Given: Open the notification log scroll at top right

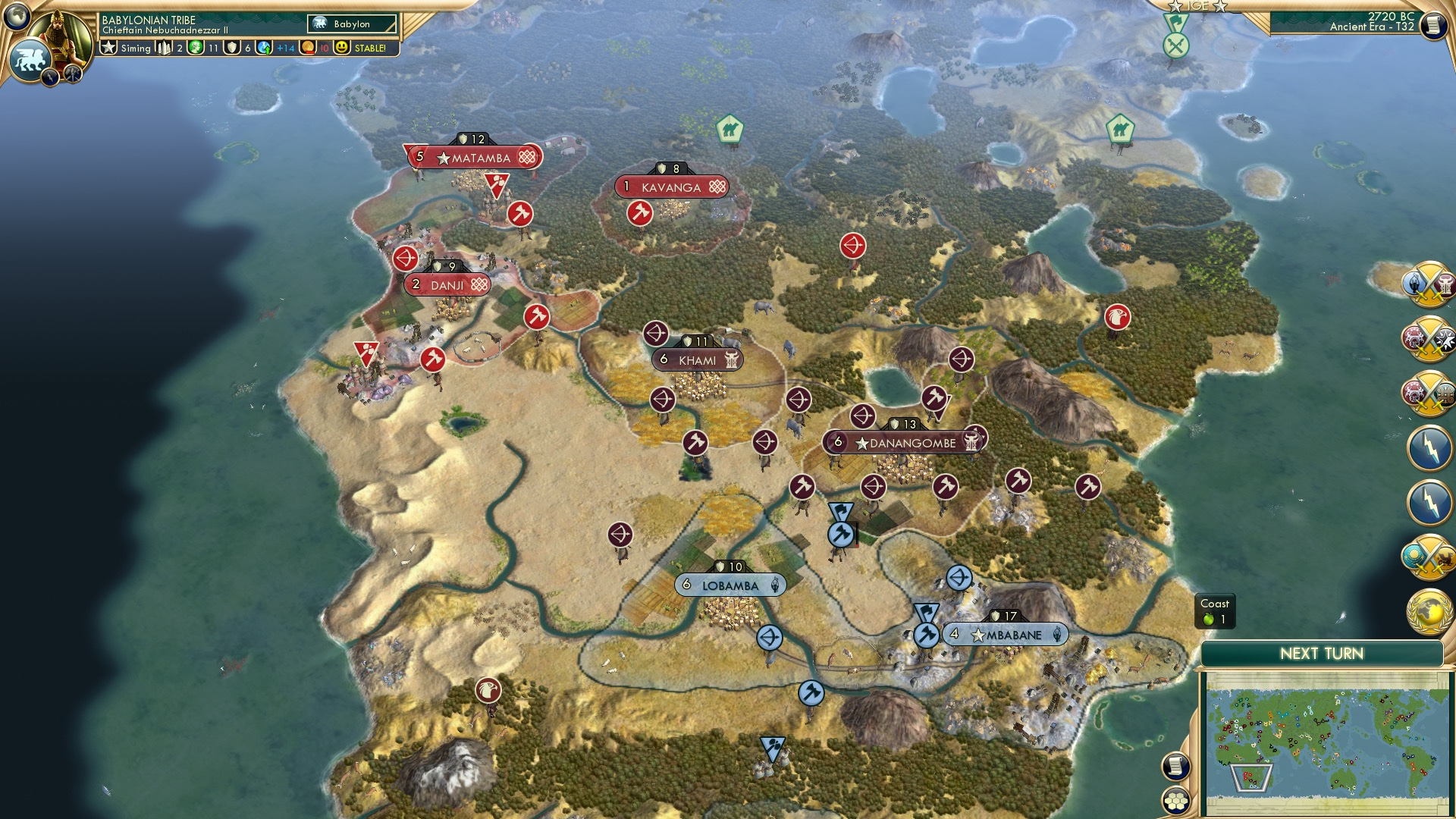Looking at the screenshot, I should [1433, 25].
